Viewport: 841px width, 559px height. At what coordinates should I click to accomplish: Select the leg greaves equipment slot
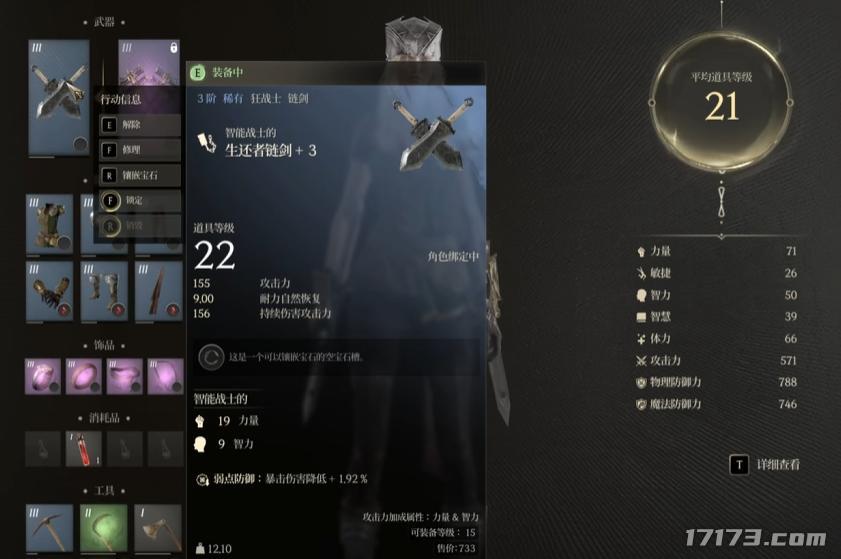tap(104, 291)
